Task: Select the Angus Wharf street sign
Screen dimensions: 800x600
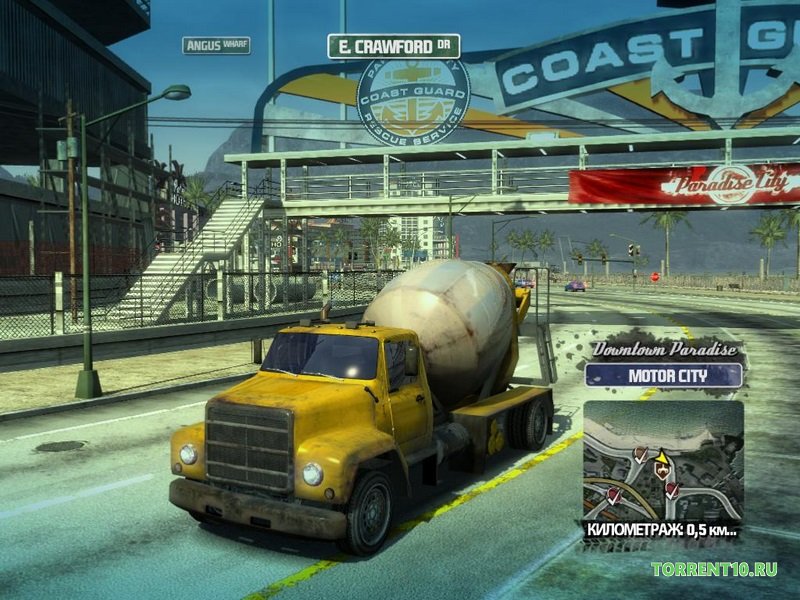Action: [x=216, y=45]
